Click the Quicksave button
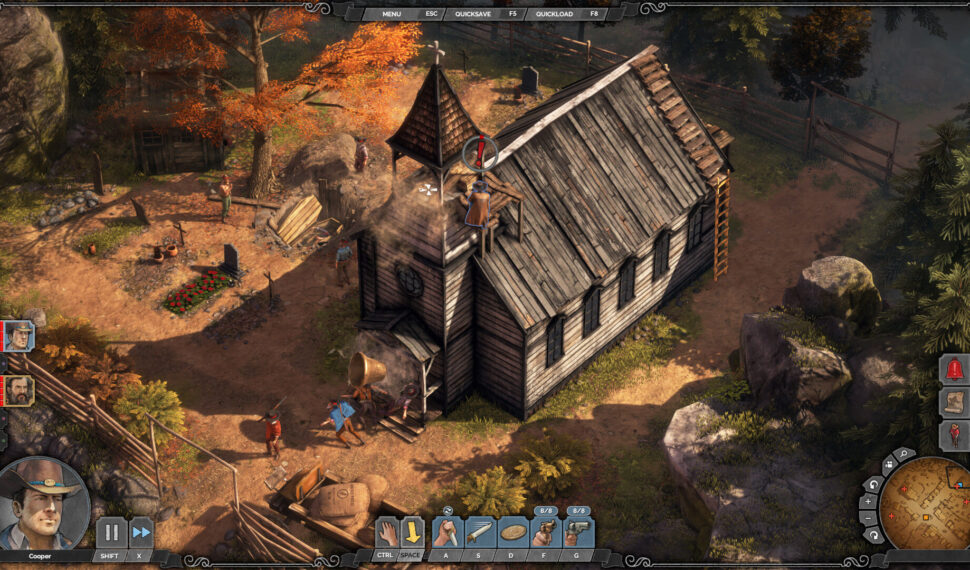This screenshot has height=570, width=970. point(473,14)
